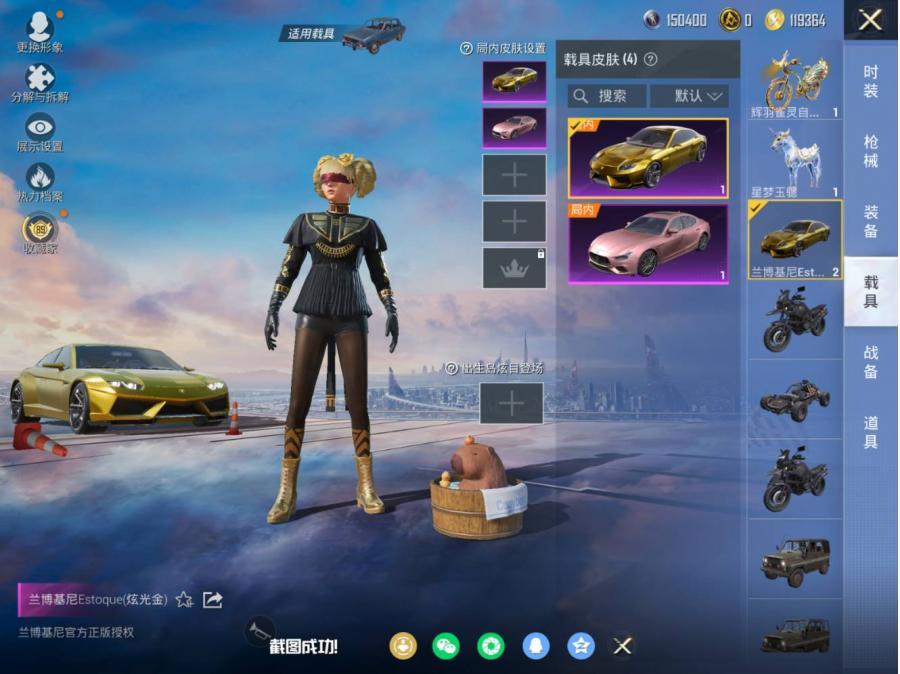Viewport: 900px width, 674px height.
Task: Select the gold Lamborghini skin card
Action: tap(648, 158)
